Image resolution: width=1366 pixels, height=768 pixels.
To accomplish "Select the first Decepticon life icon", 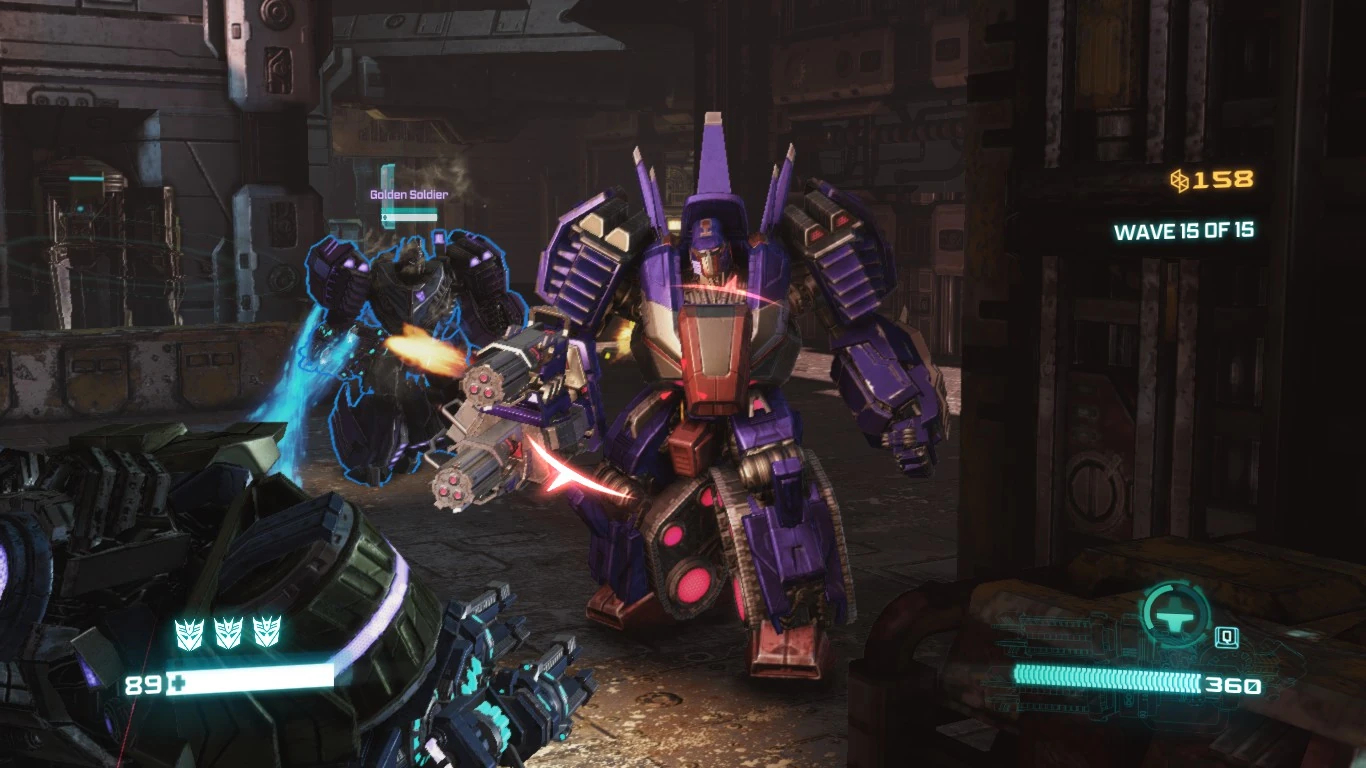I will pos(189,632).
